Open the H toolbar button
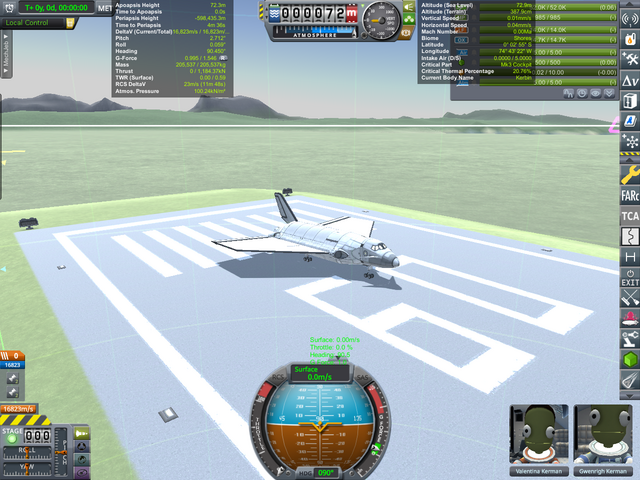Screen dimensions: 640x480 click(x=630, y=256)
